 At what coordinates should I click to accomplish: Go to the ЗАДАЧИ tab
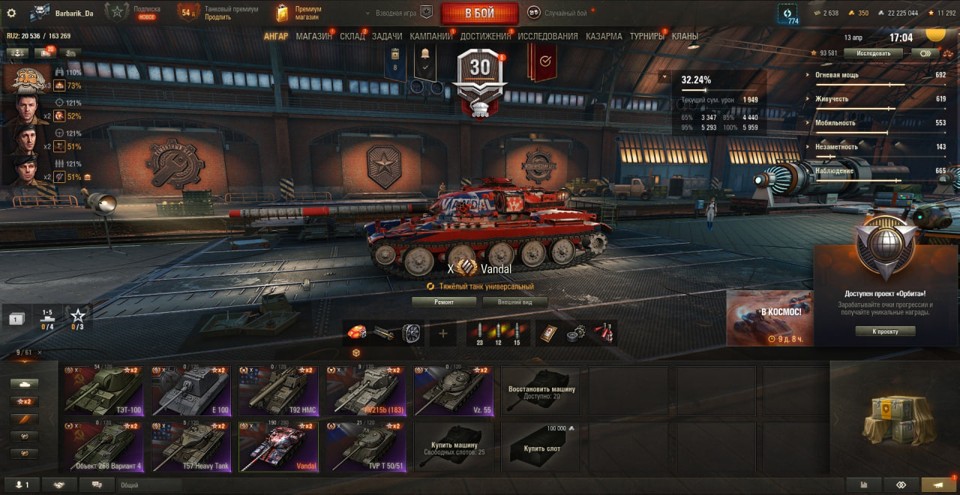pyautogui.click(x=388, y=36)
